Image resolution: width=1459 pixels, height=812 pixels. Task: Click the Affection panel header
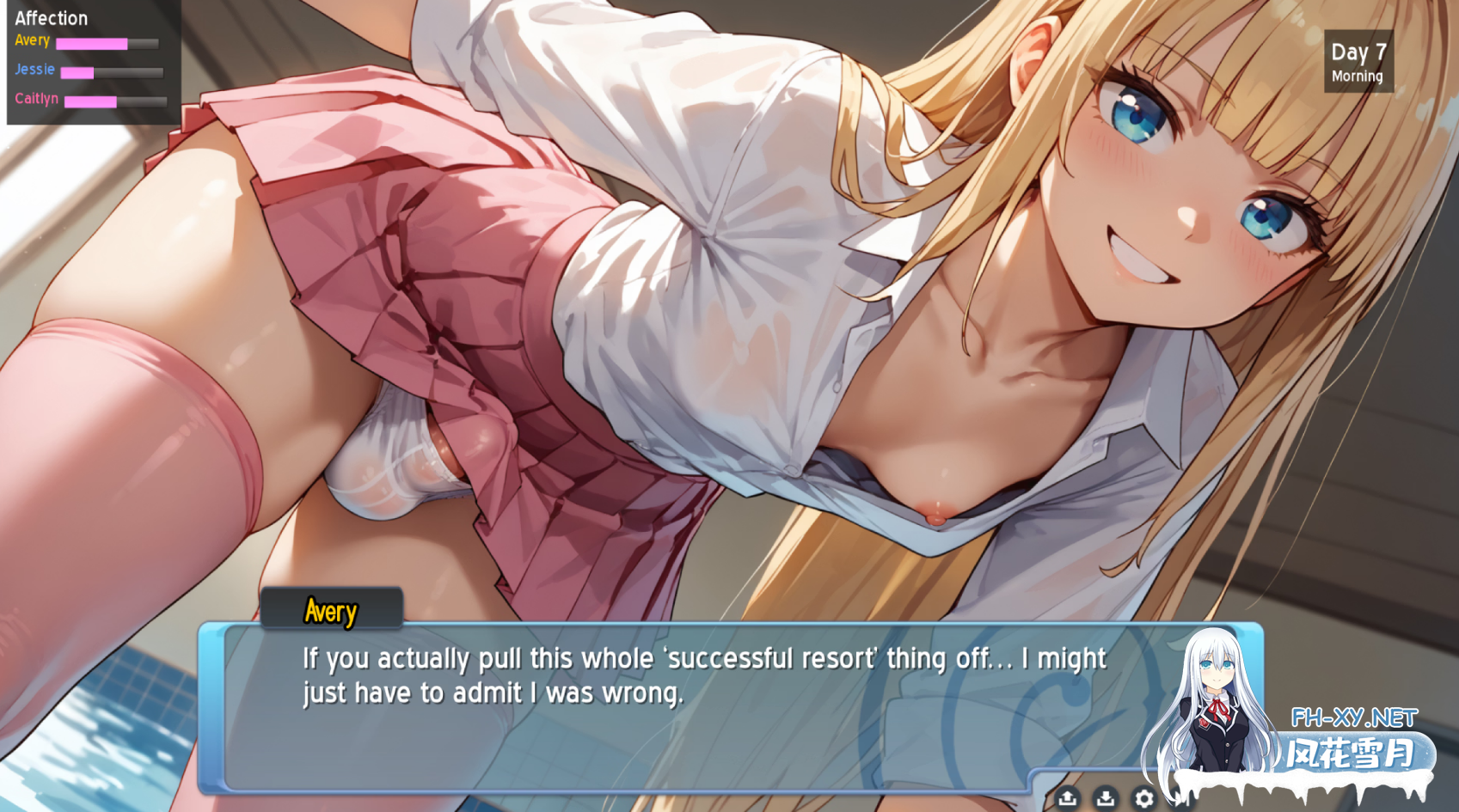coord(52,17)
